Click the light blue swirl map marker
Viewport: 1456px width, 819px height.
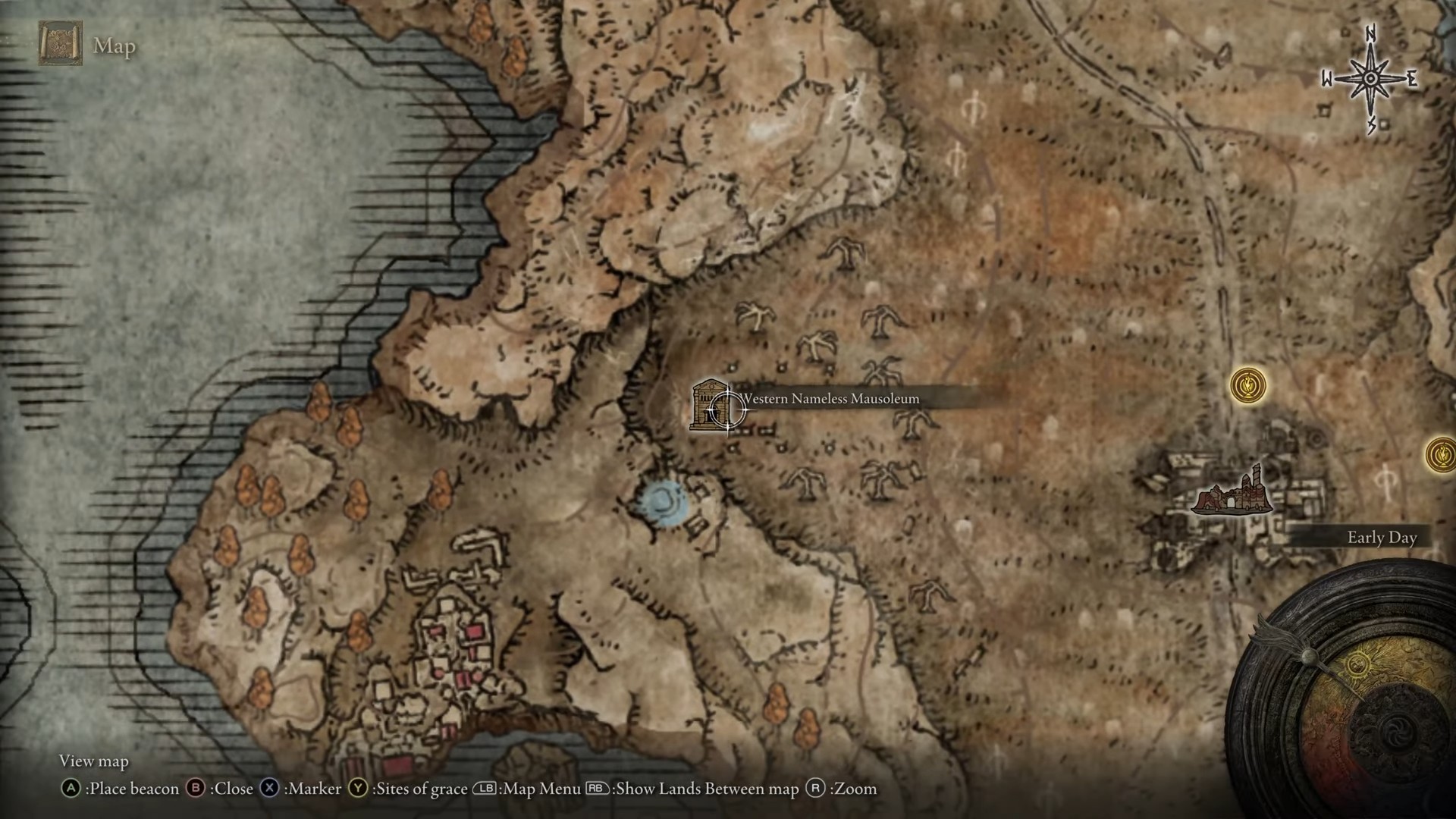(663, 503)
